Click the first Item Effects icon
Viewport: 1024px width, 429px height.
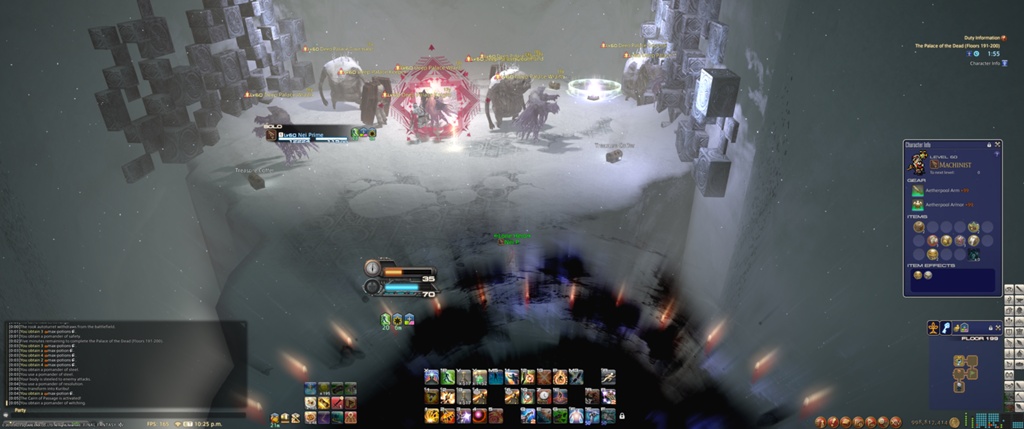pyautogui.click(x=915, y=275)
